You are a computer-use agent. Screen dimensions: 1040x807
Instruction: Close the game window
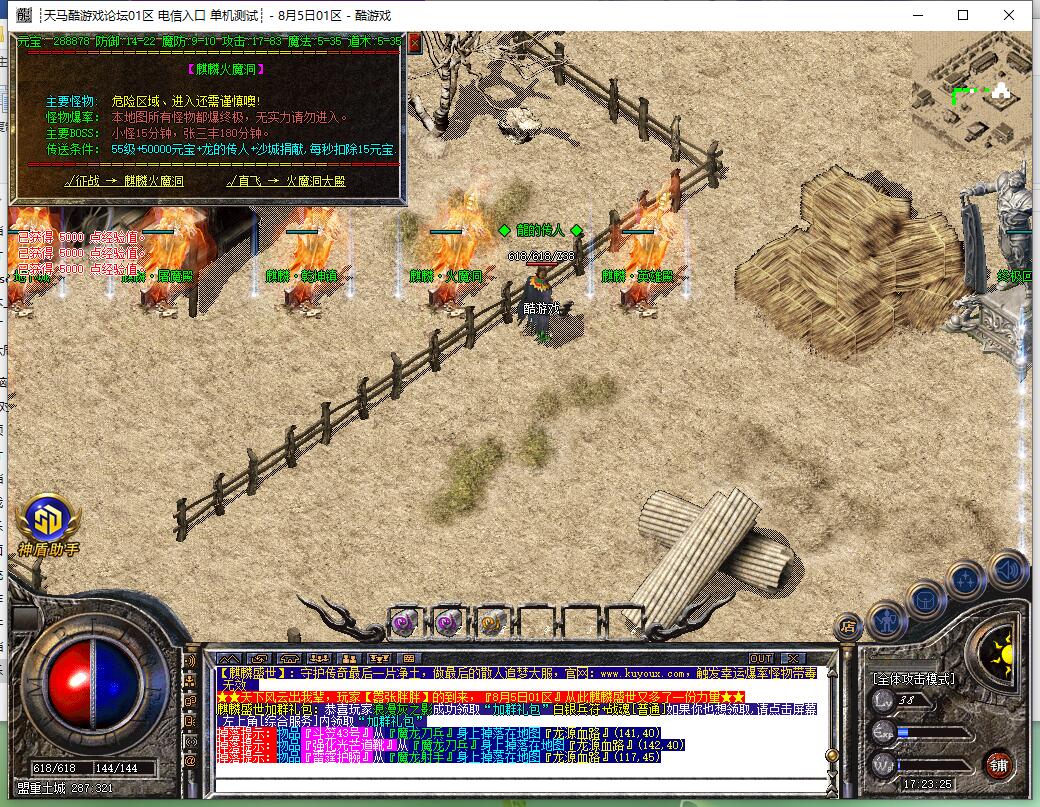pyautogui.click(x=1012, y=15)
